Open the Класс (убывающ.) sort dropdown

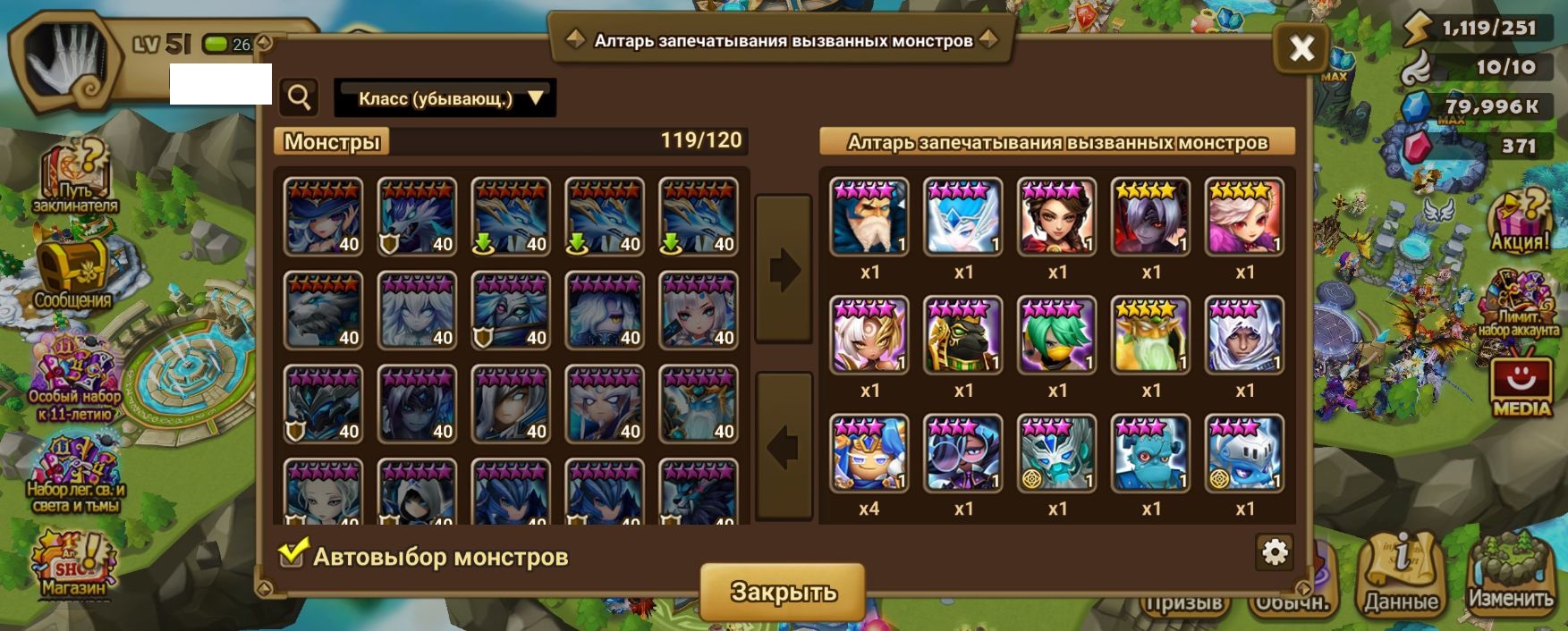click(x=445, y=98)
